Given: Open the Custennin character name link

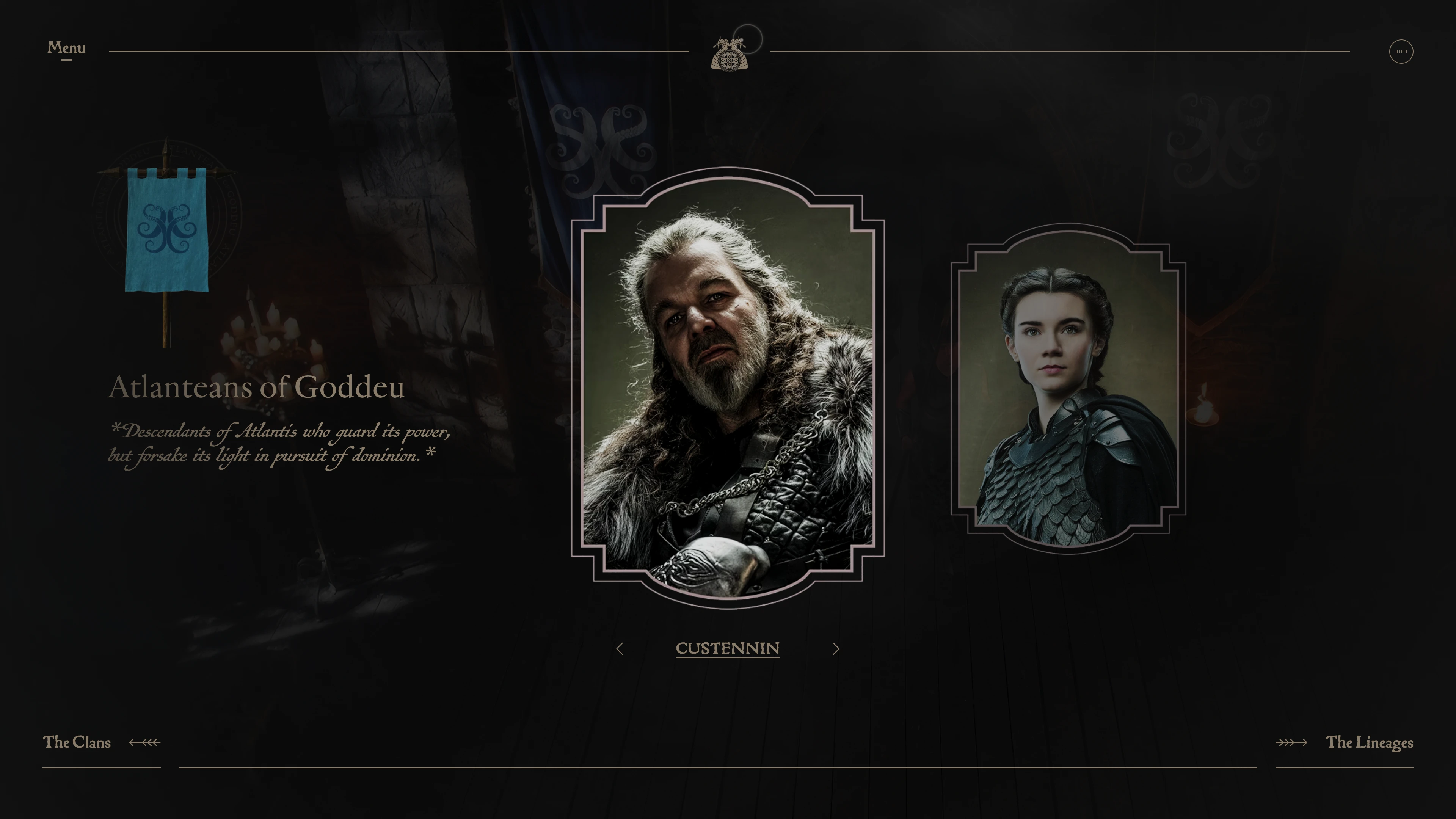Looking at the screenshot, I should coord(728,648).
